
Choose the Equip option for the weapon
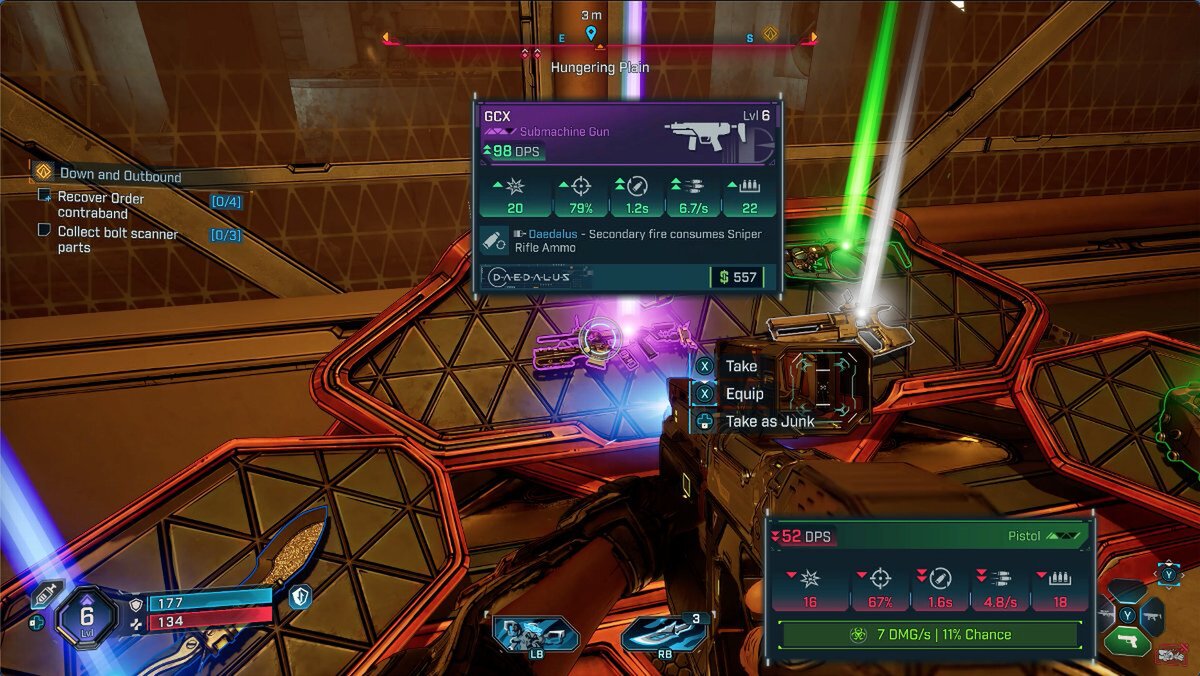(744, 394)
